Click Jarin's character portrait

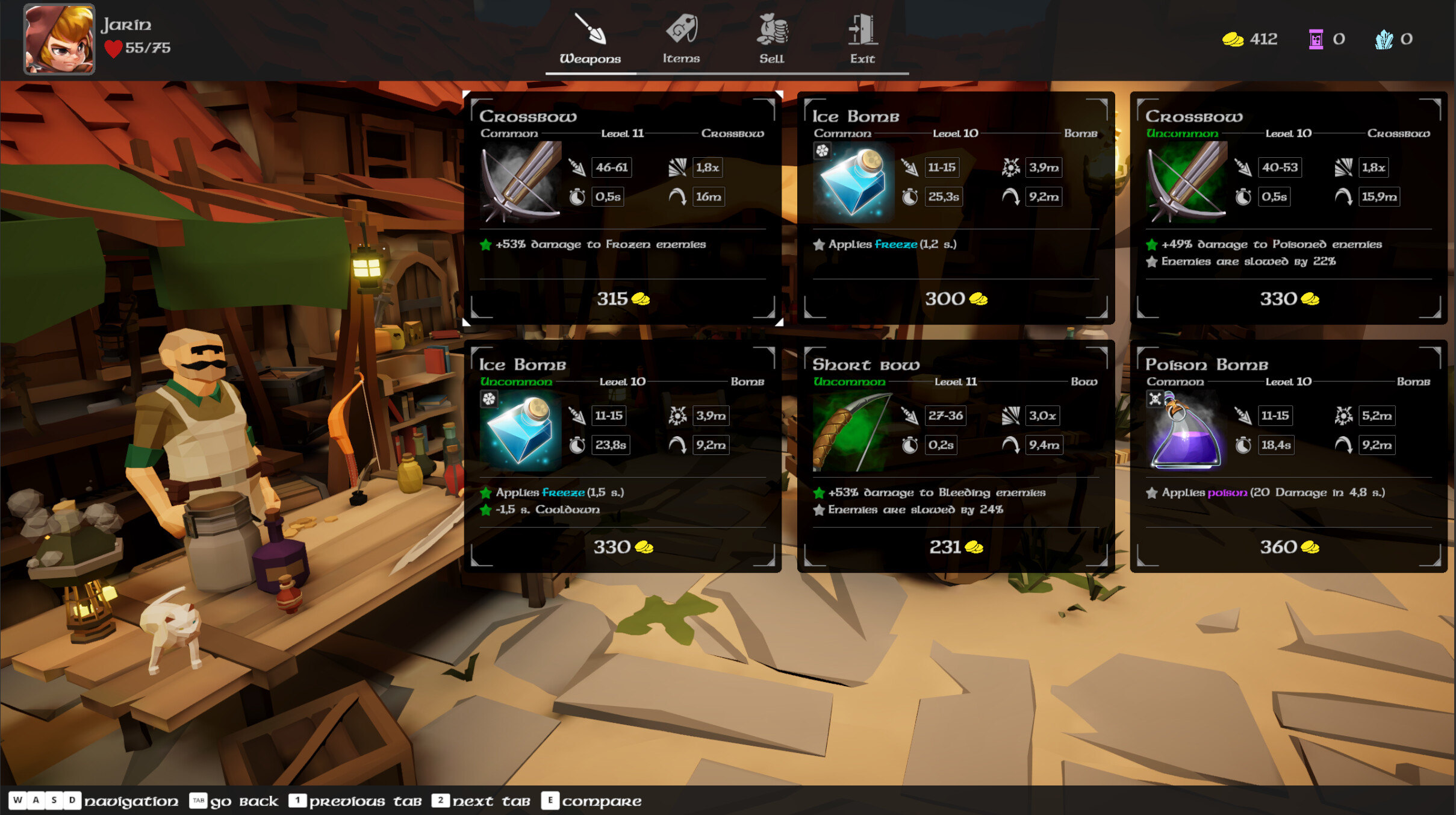(x=58, y=39)
